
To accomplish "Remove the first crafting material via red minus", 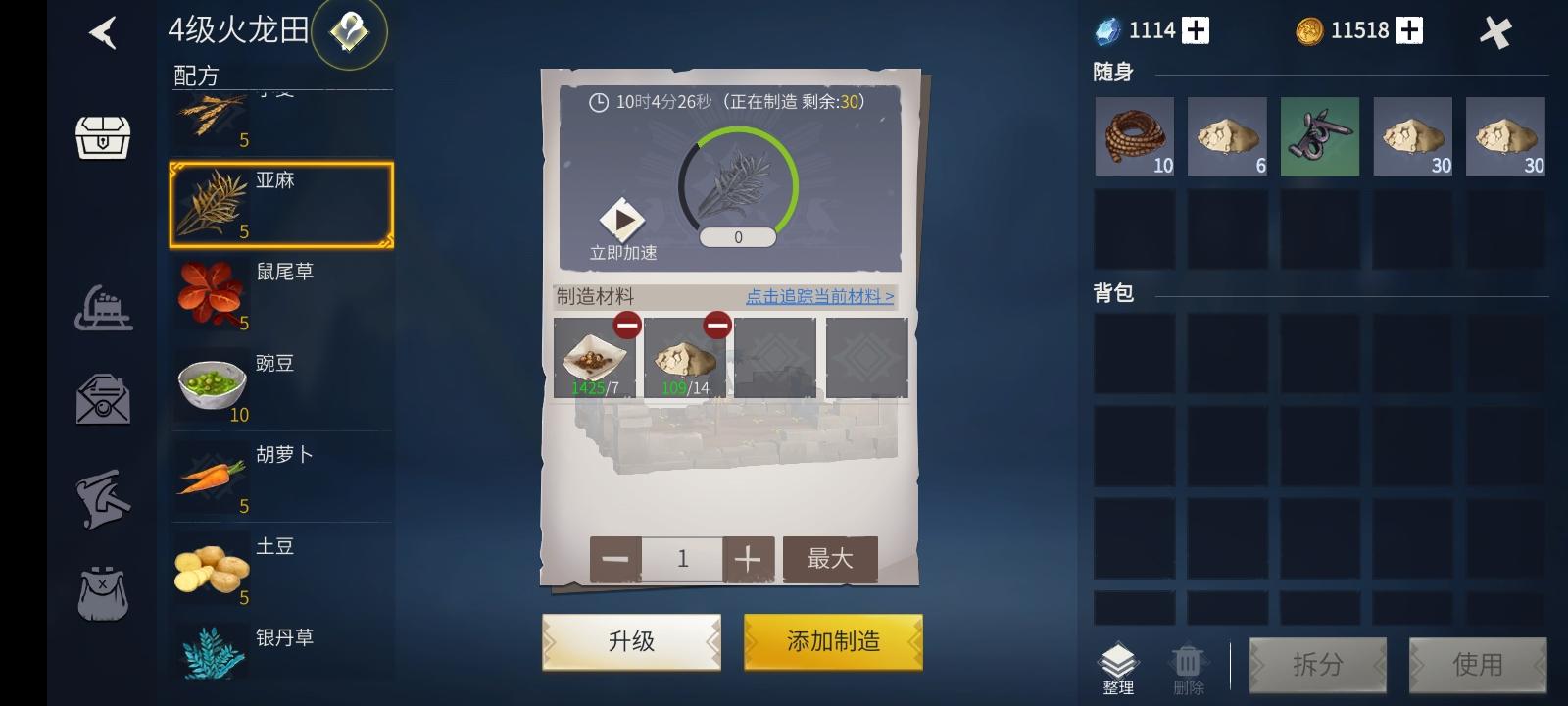I will (x=628, y=324).
